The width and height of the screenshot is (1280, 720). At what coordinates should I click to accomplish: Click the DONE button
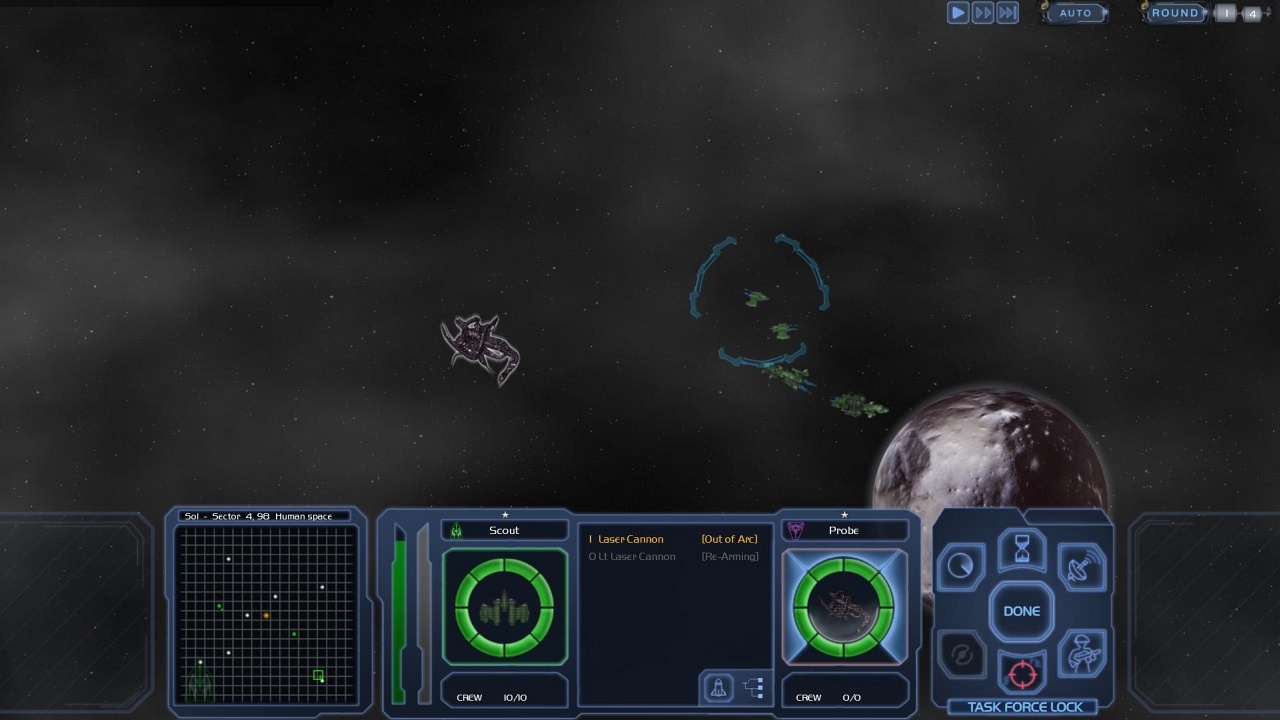click(x=1021, y=611)
